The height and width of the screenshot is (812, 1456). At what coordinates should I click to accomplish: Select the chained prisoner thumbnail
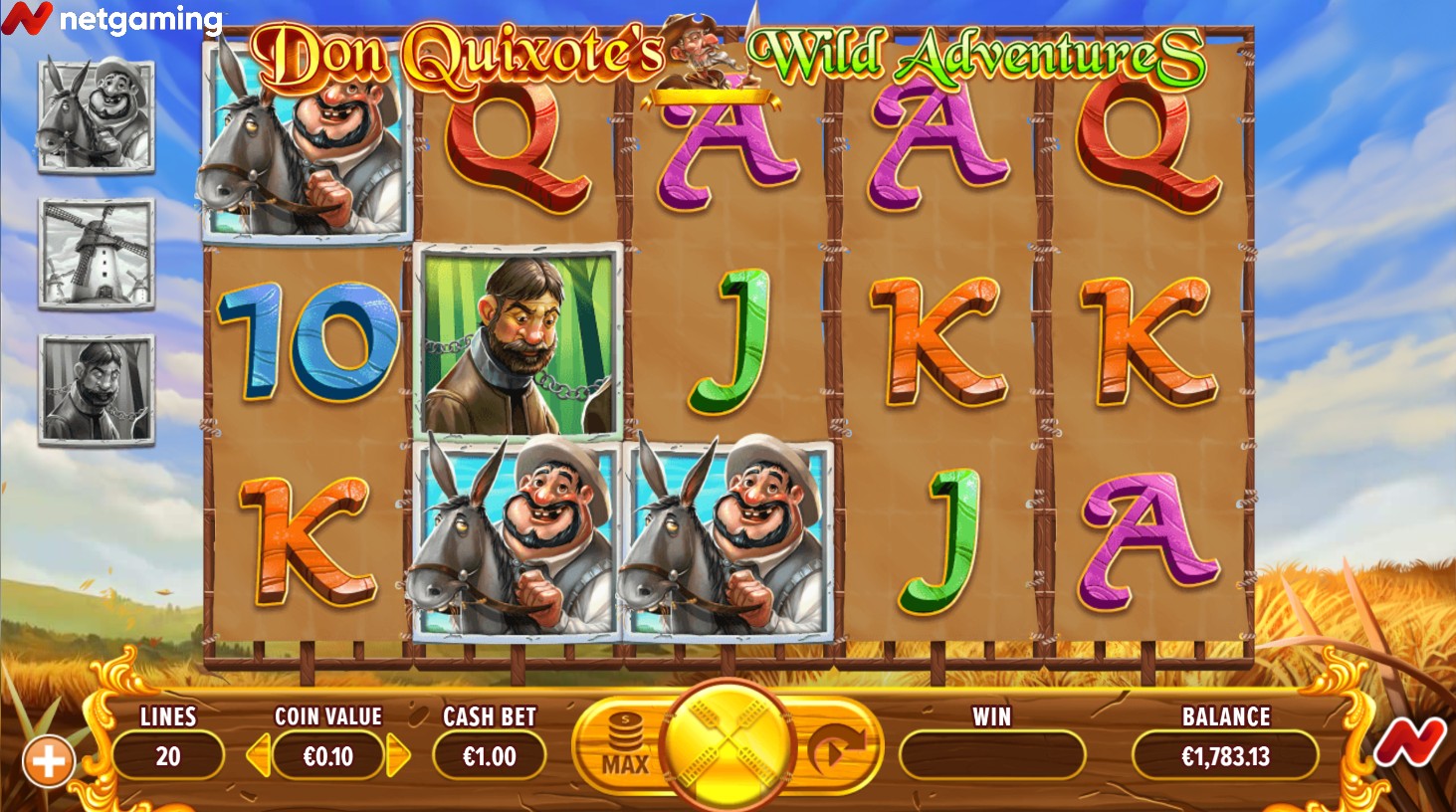[97, 389]
